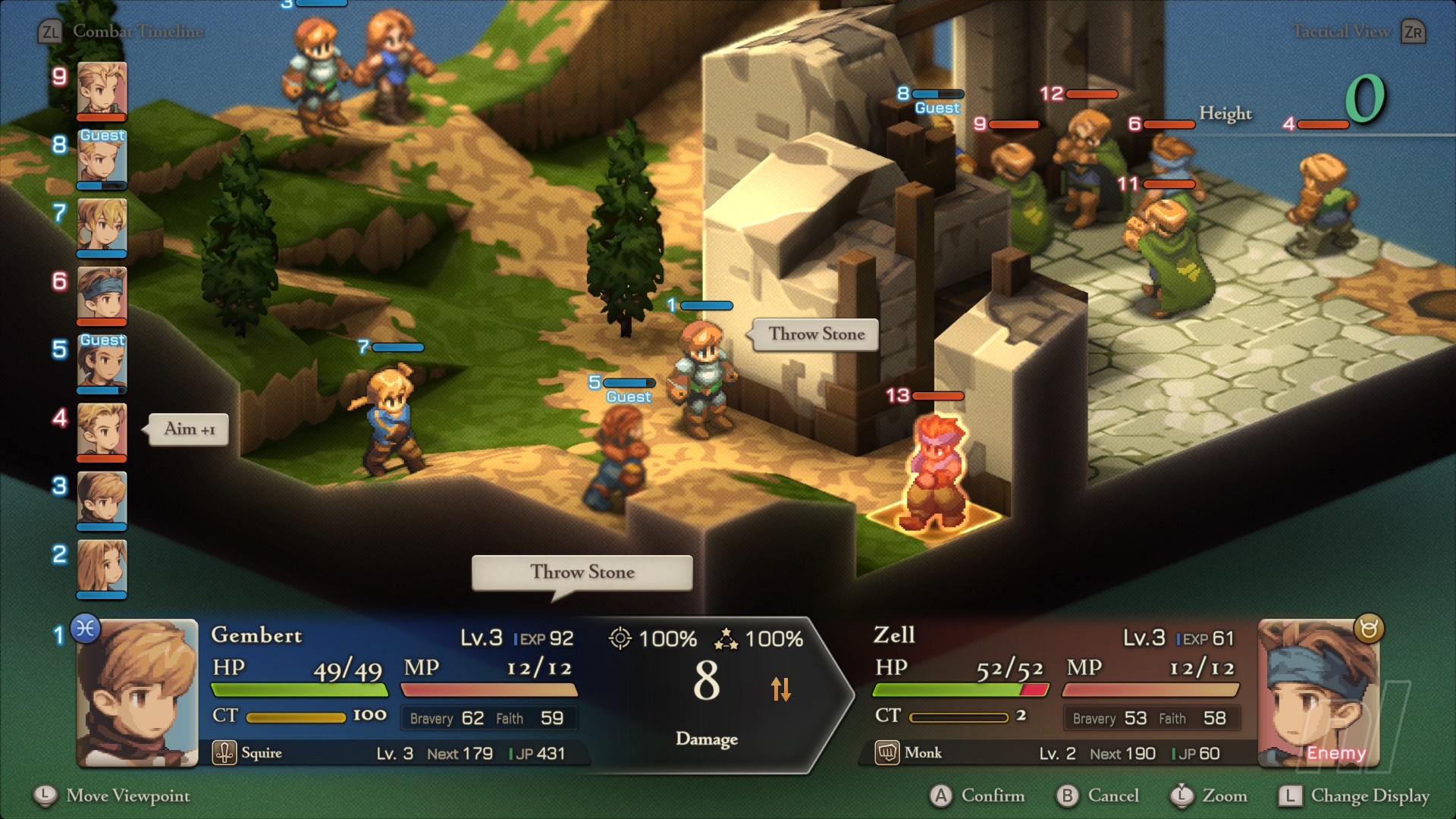The height and width of the screenshot is (819, 1456).
Task: Pick the turn 4 portrait beside Aim +1
Action: (x=102, y=431)
